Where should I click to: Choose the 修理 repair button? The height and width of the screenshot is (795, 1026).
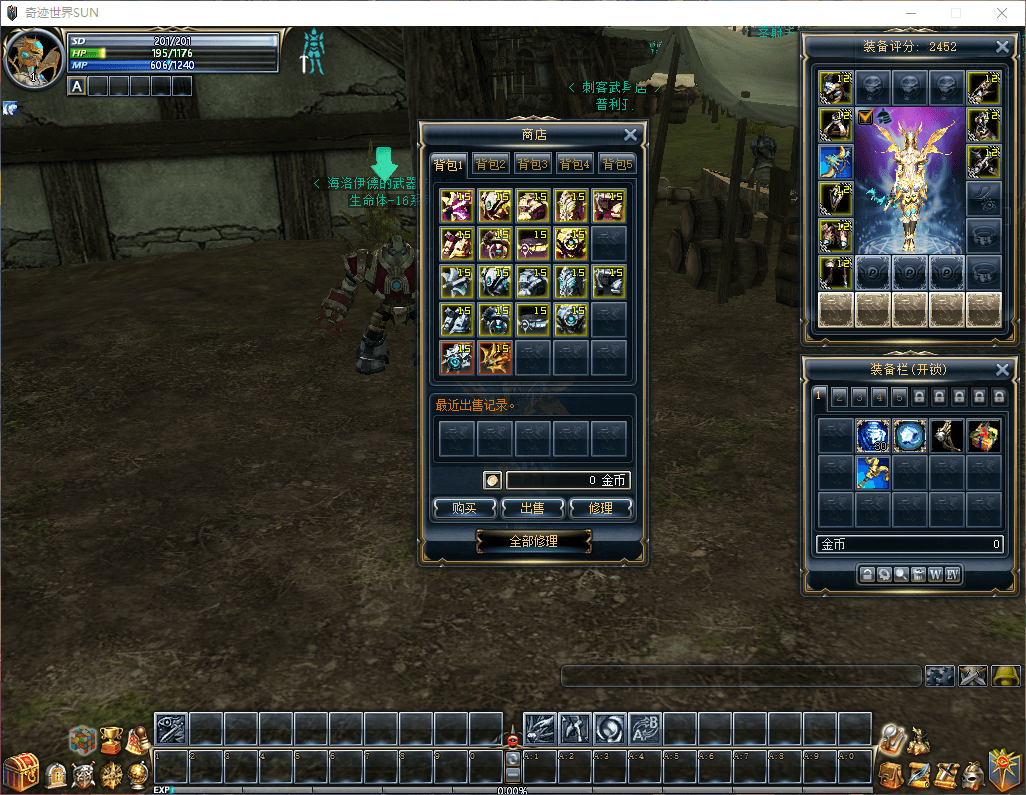tap(601, 508)
